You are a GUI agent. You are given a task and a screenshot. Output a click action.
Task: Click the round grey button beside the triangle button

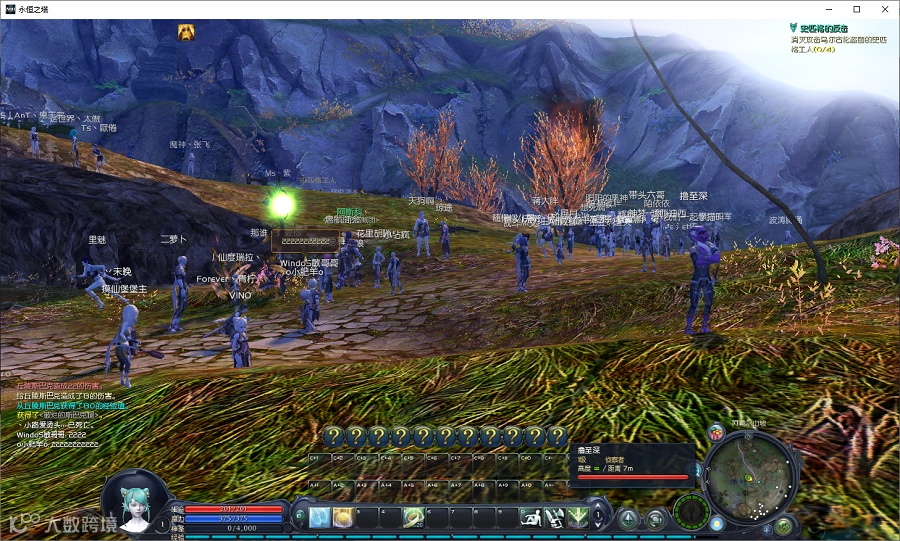click(654, 518)
